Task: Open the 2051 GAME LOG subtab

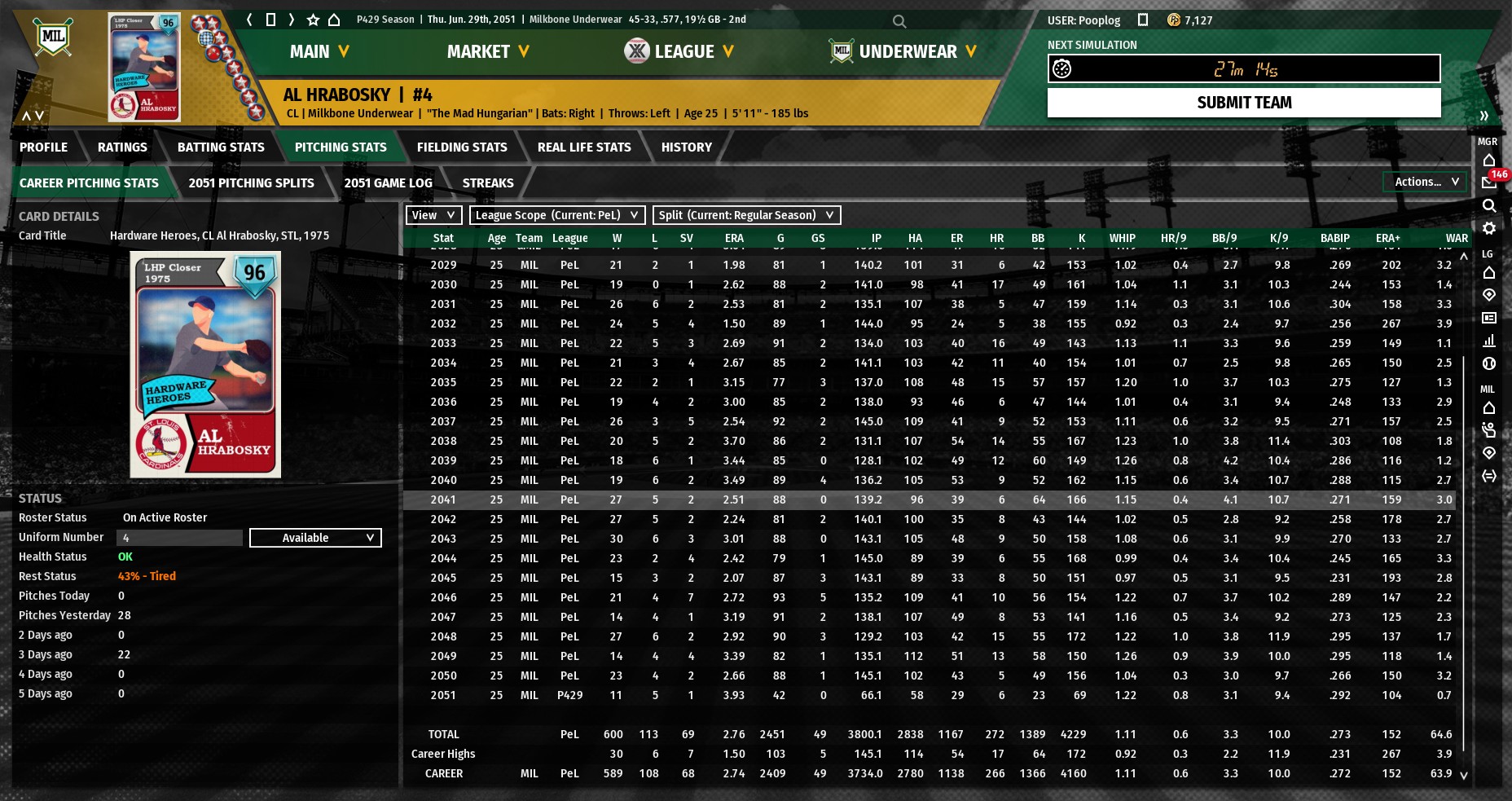Action: [x=388, y=183]
